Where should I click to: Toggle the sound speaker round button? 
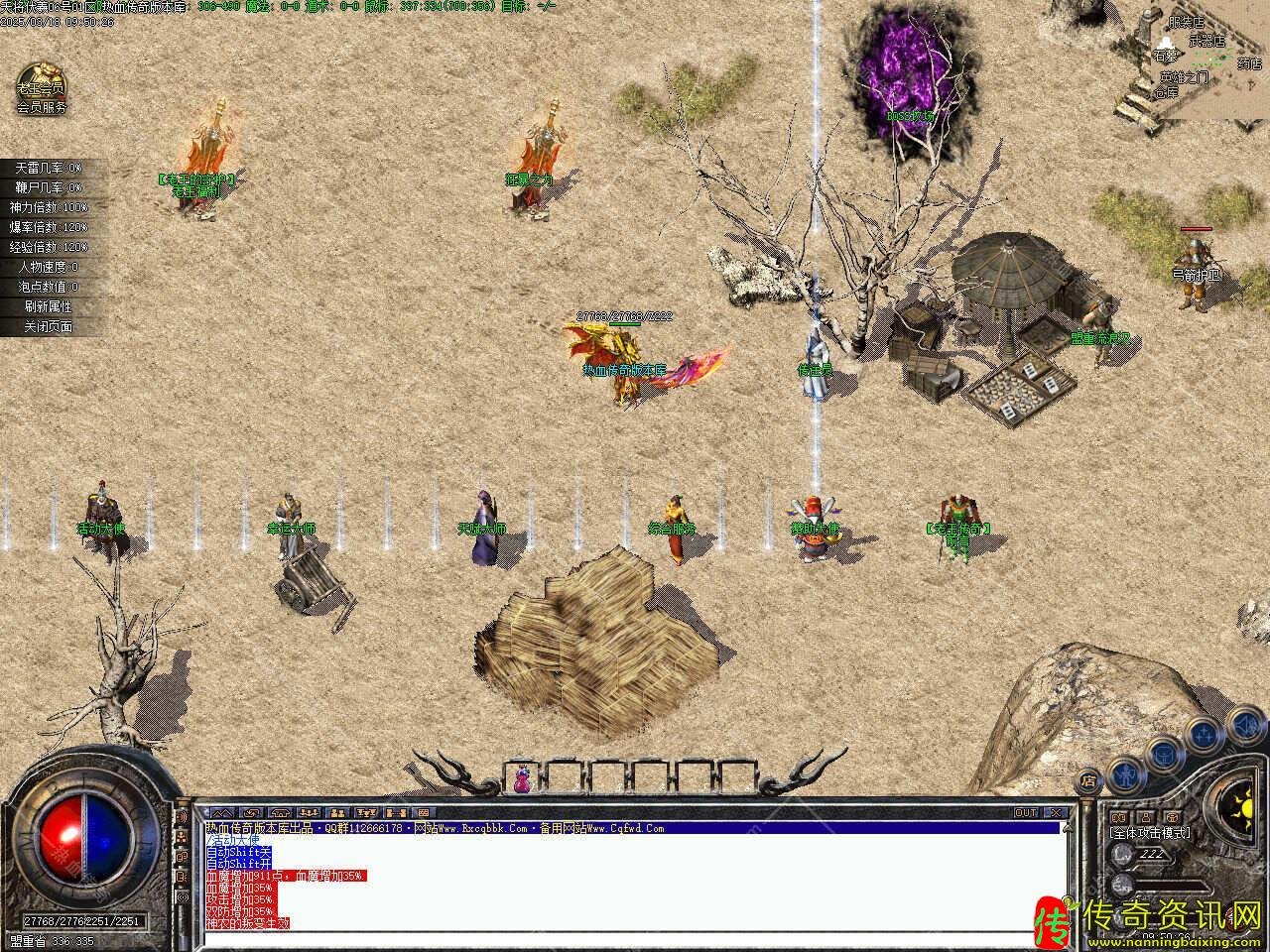coord(1246,725)
